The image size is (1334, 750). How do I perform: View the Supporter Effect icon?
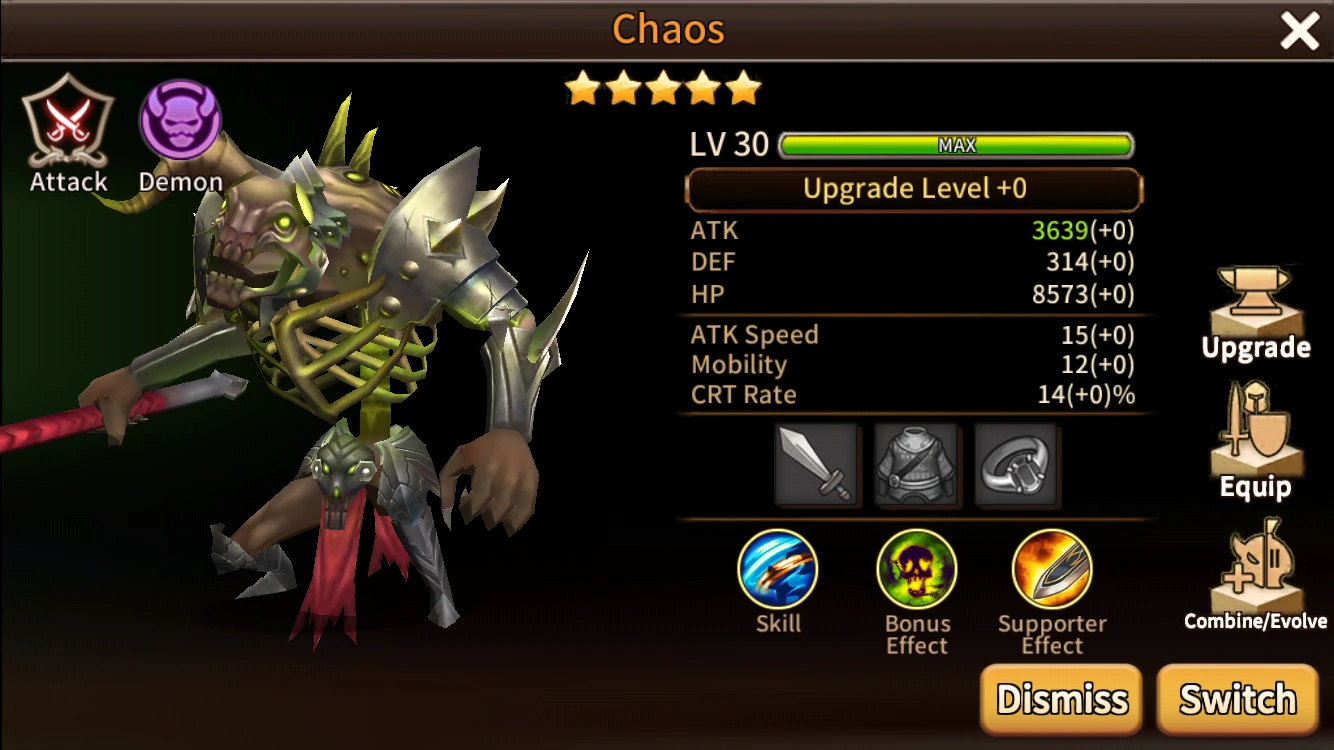1052,570
